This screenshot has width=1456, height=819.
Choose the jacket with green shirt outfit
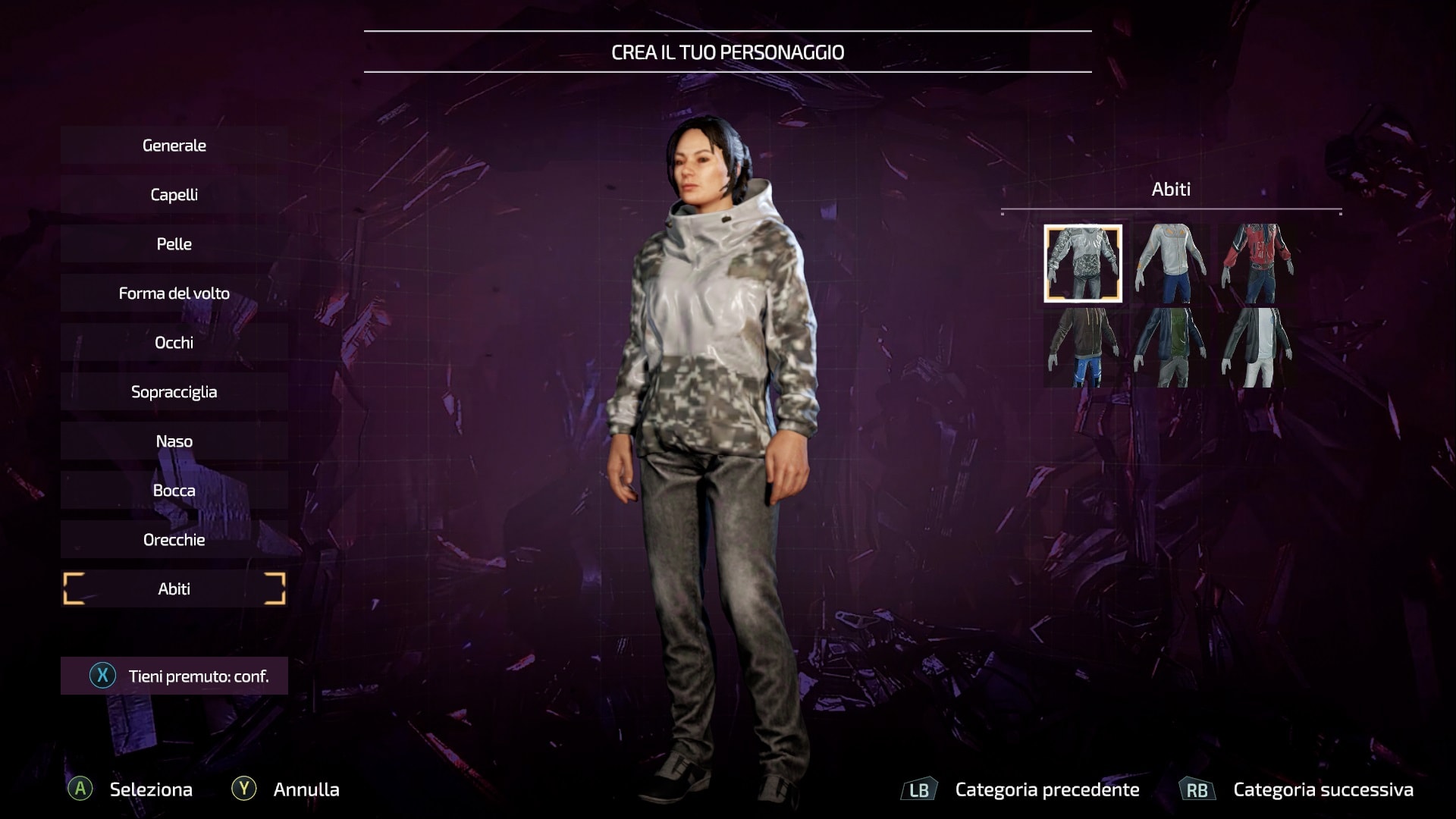[1169, 347]
